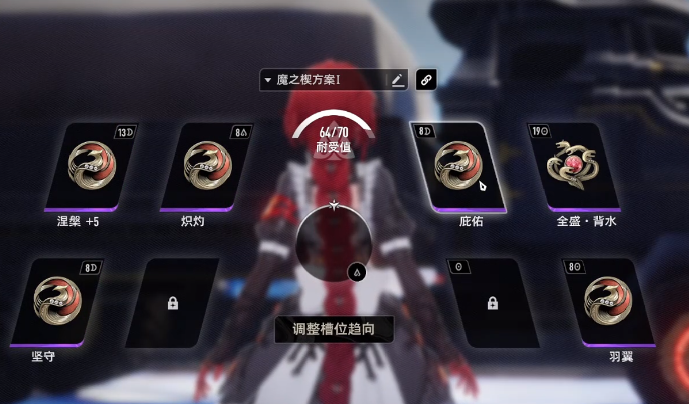Screen dimensions: 689x404
Task: Click the pencil rename icon
Action: pos(398,80)
